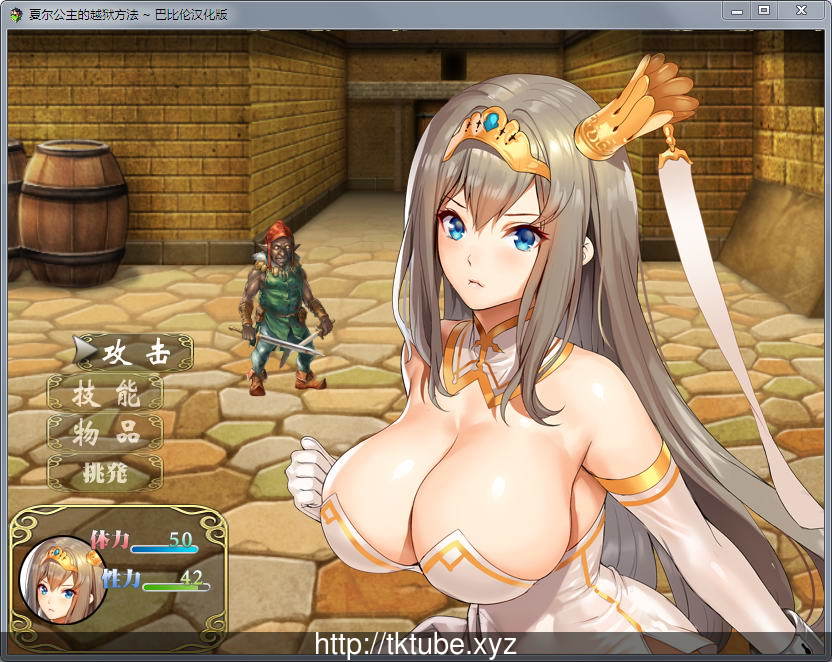This screenshot has height=662, width=832.
Task: Click the princess portrait in status panel
Action: click(62, 580)
